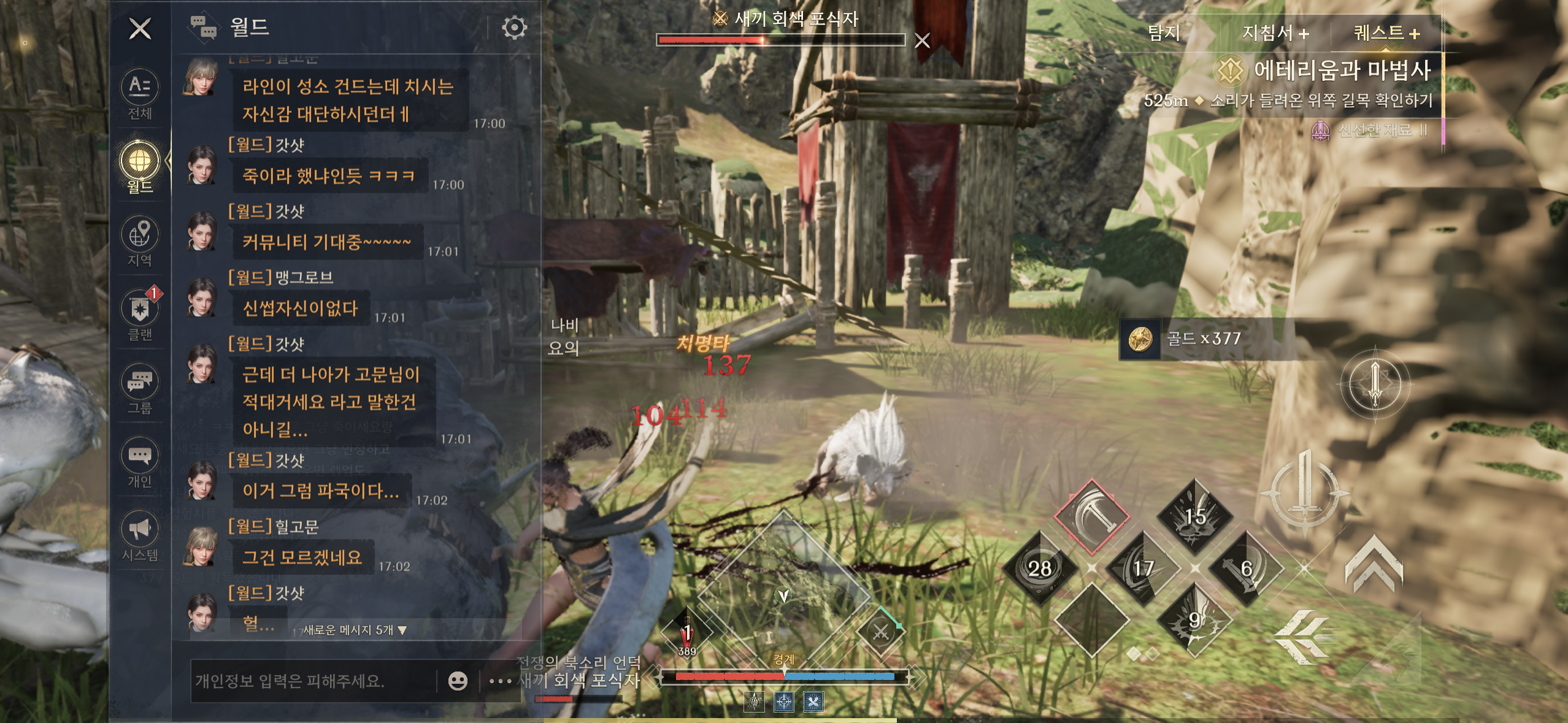
Task: Switch to the 탐지 tab
Action: click(1164, 33)
